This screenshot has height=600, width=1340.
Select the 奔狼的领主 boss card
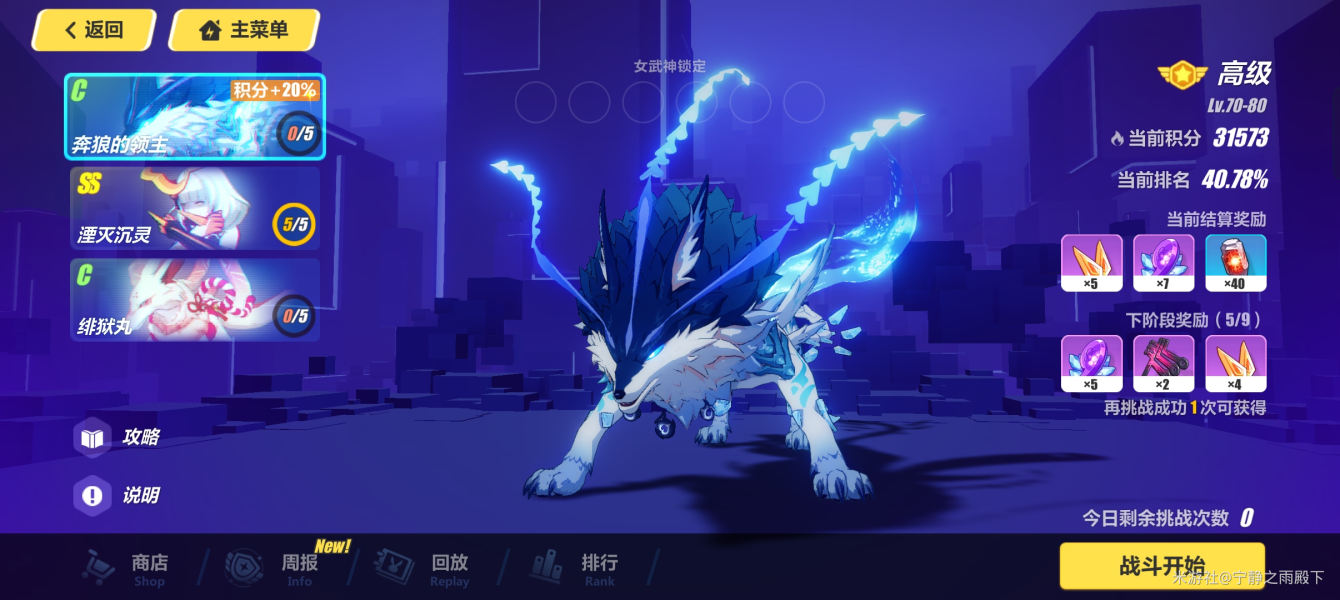tap(195, 116)
